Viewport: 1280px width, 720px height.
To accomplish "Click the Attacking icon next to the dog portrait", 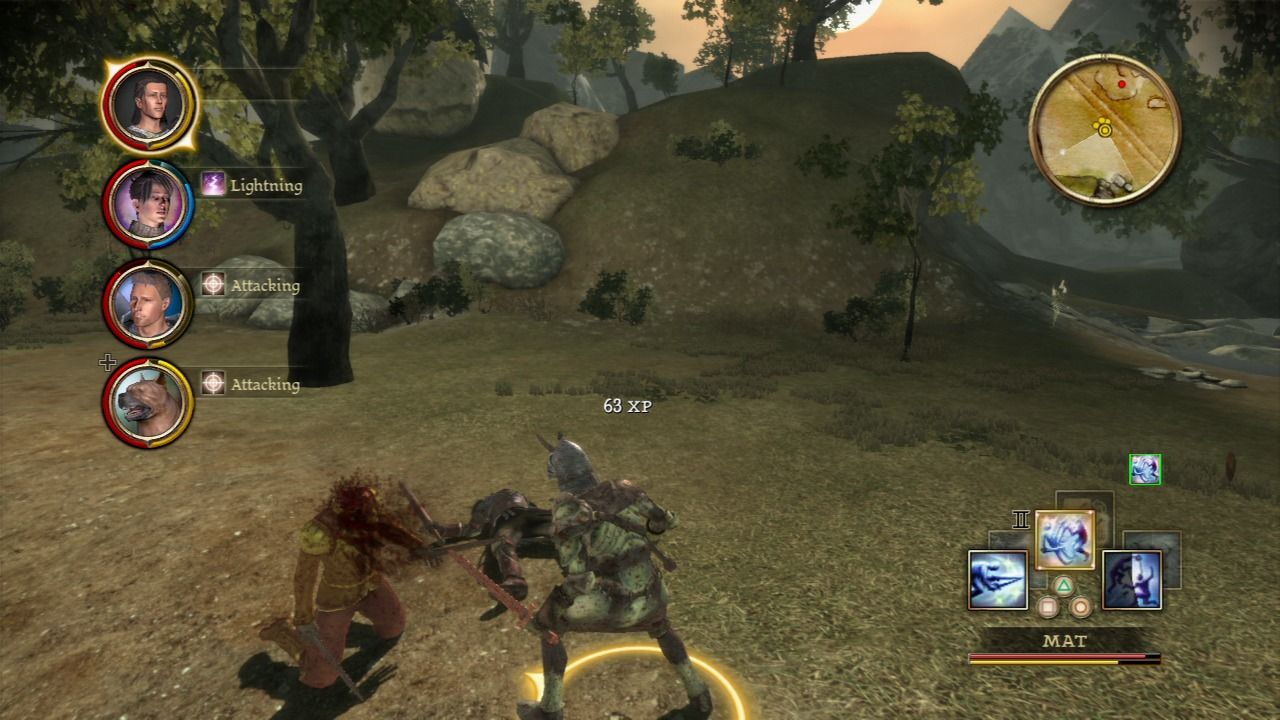I will tap(212, 384).
